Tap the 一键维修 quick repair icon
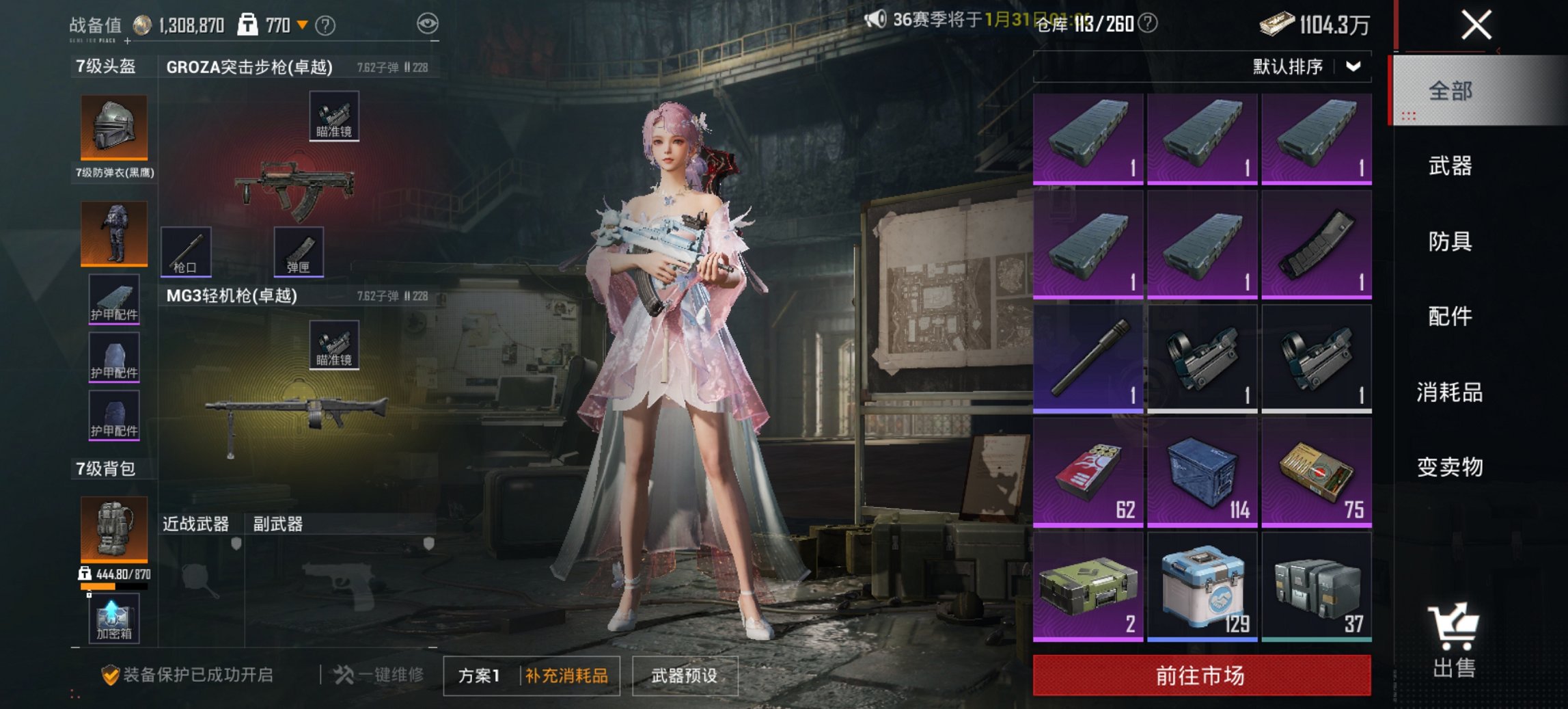1568x709 pixels. pos(343,675)
